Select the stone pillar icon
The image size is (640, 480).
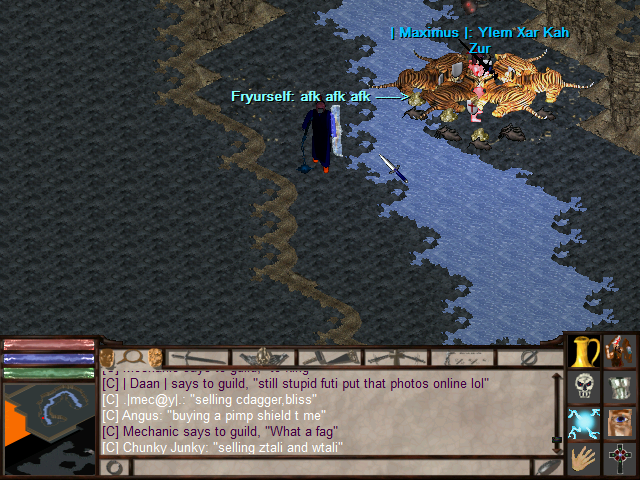click(621, 388)
